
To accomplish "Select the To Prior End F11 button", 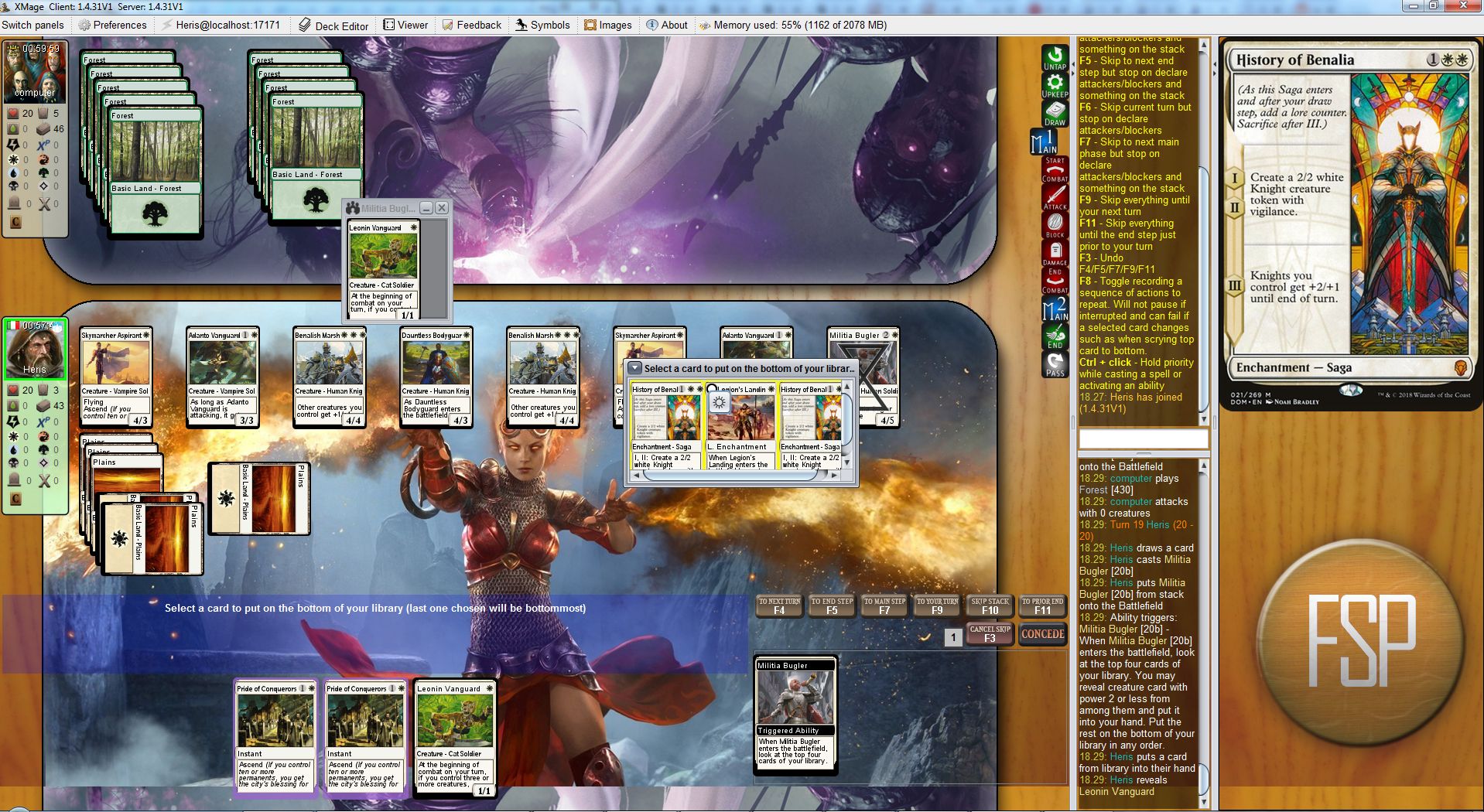I will [x=1042, y=606].
